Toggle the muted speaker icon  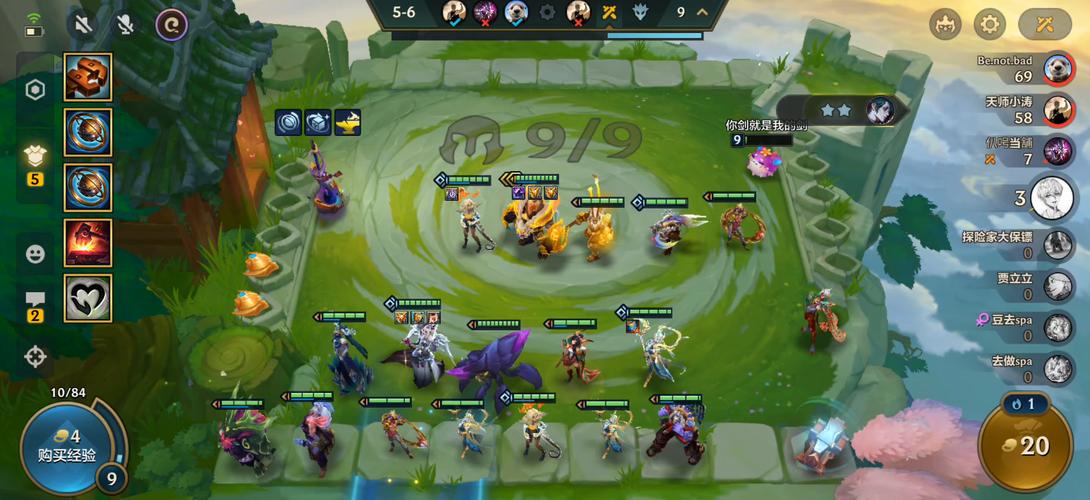point(84,24)
